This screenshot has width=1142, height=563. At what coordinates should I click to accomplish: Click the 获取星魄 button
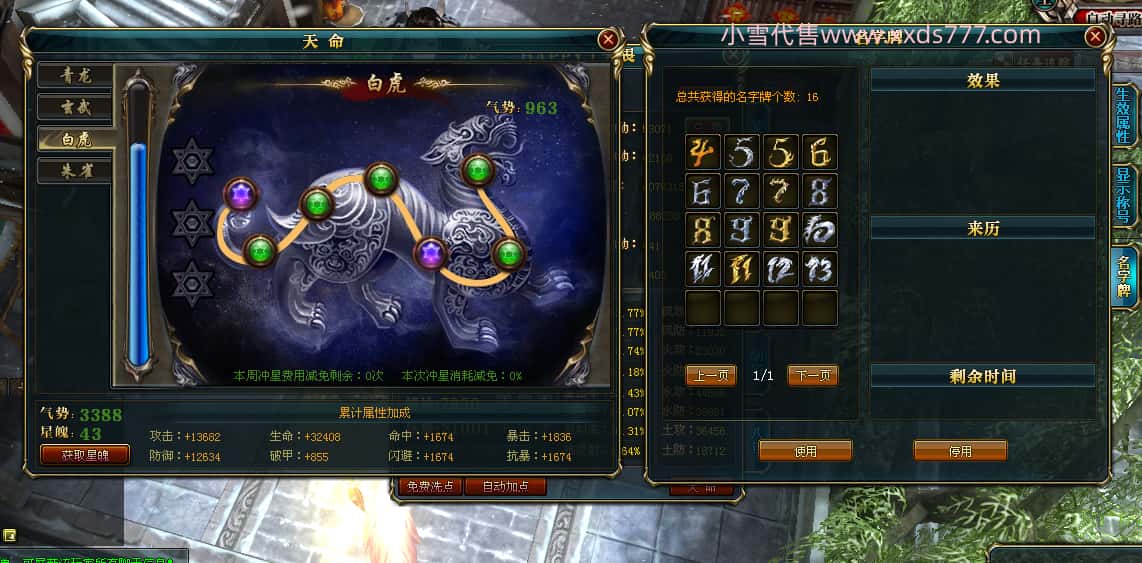pyautogui.click(x=86, y=455)
